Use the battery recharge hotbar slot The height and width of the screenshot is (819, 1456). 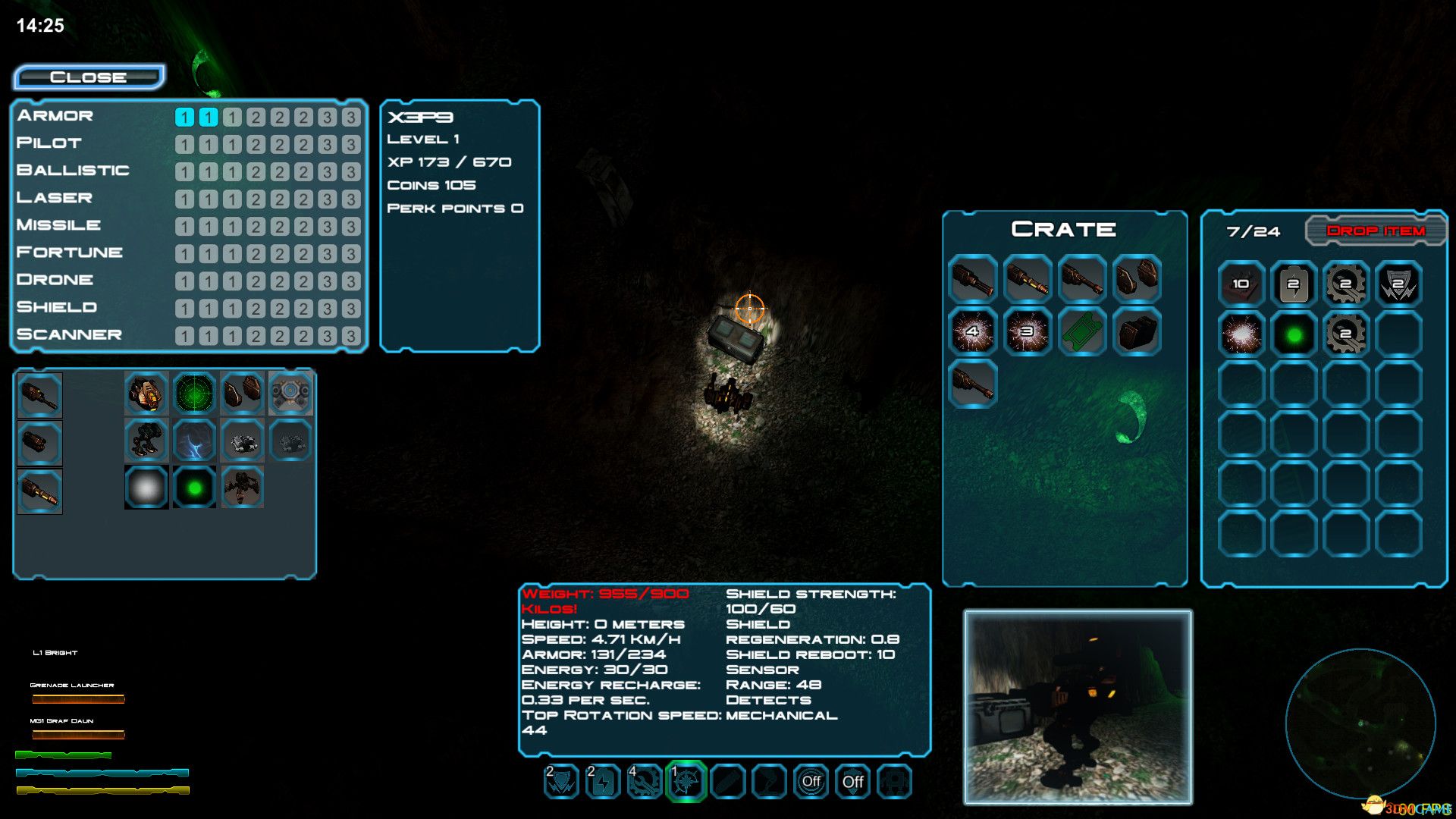pos(603,781)
